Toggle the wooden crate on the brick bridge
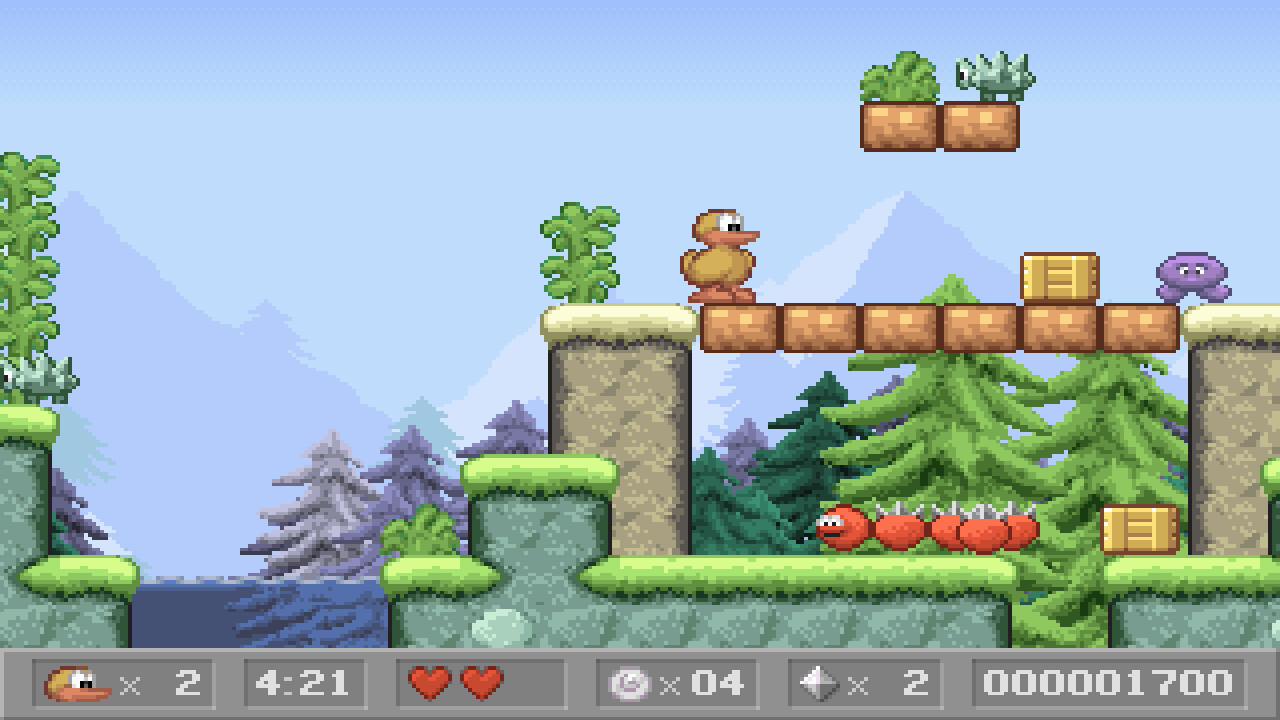Screen dimensions: 1280x720 tap(1058, 280)
